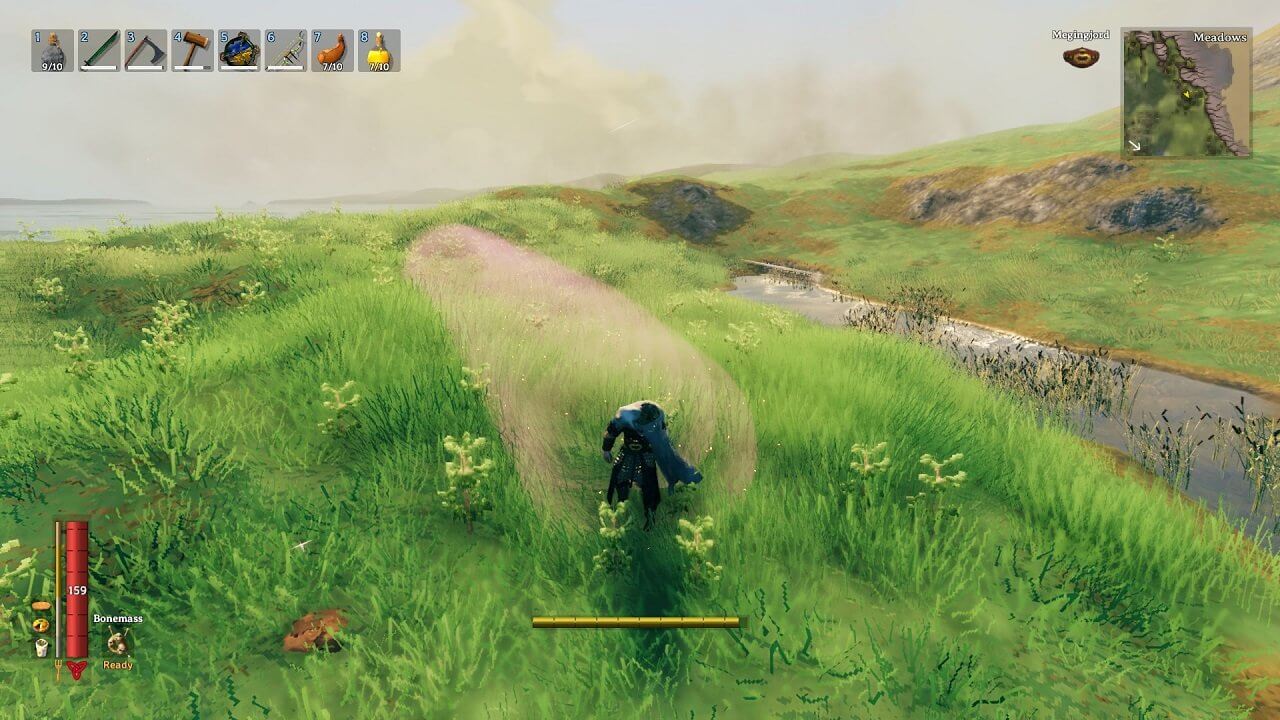Click the bread food icon
This screenshot has height=720, width=1280.
tap(41, 606)
